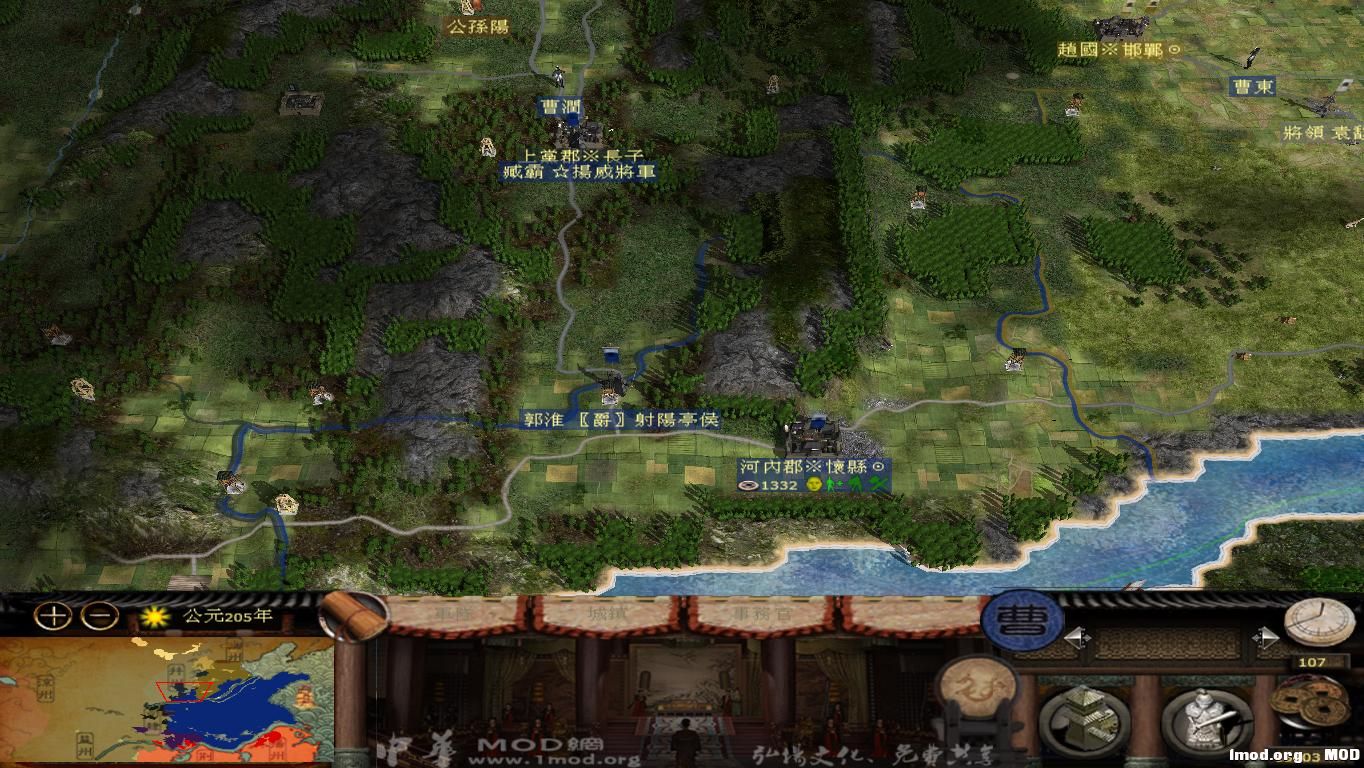
Task: Open the armored warrior recruitment icon
Action: pyautogui.click(x=1205, y=716)
